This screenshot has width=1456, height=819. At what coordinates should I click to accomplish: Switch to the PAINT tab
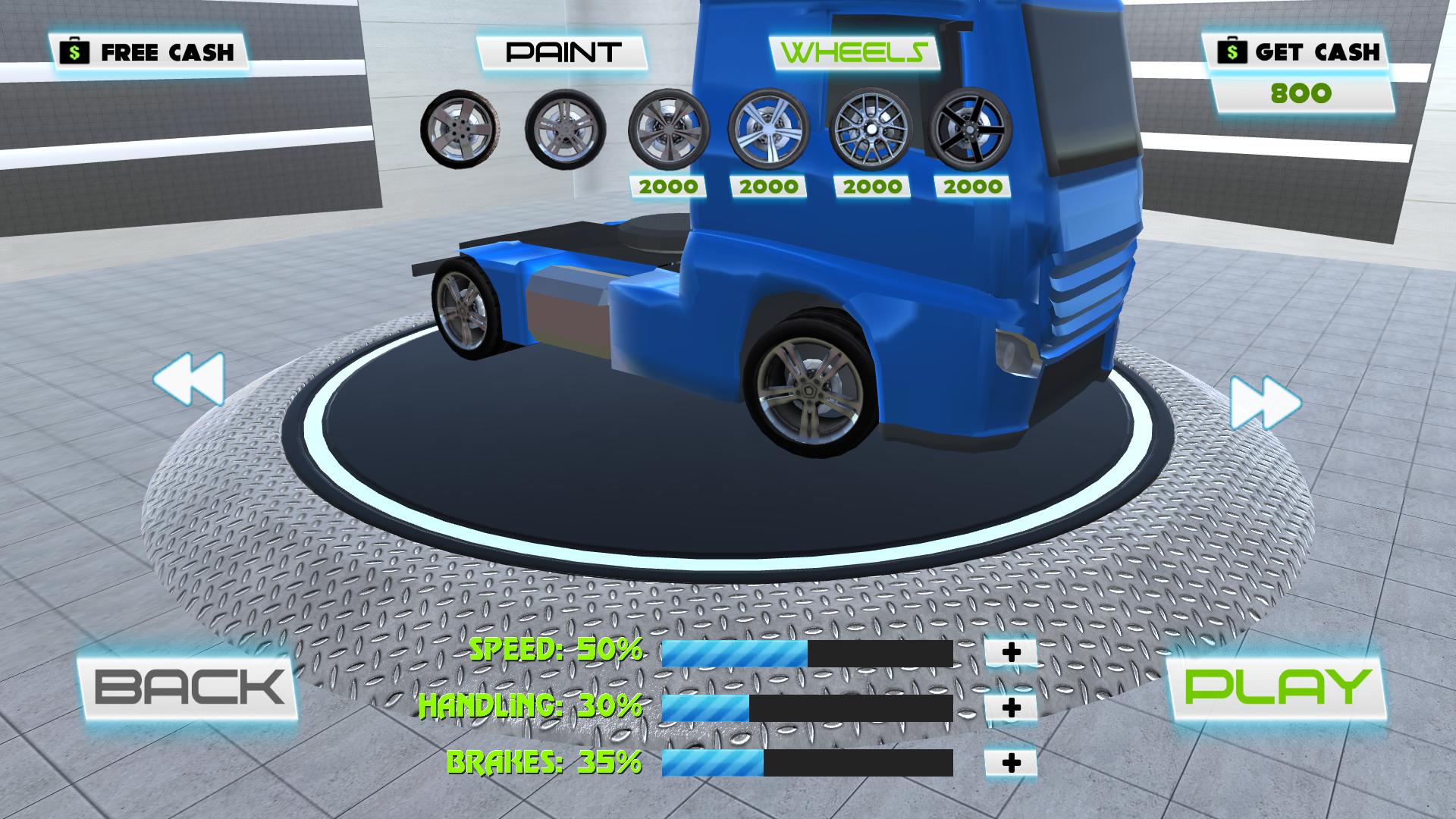pos(562,52)
